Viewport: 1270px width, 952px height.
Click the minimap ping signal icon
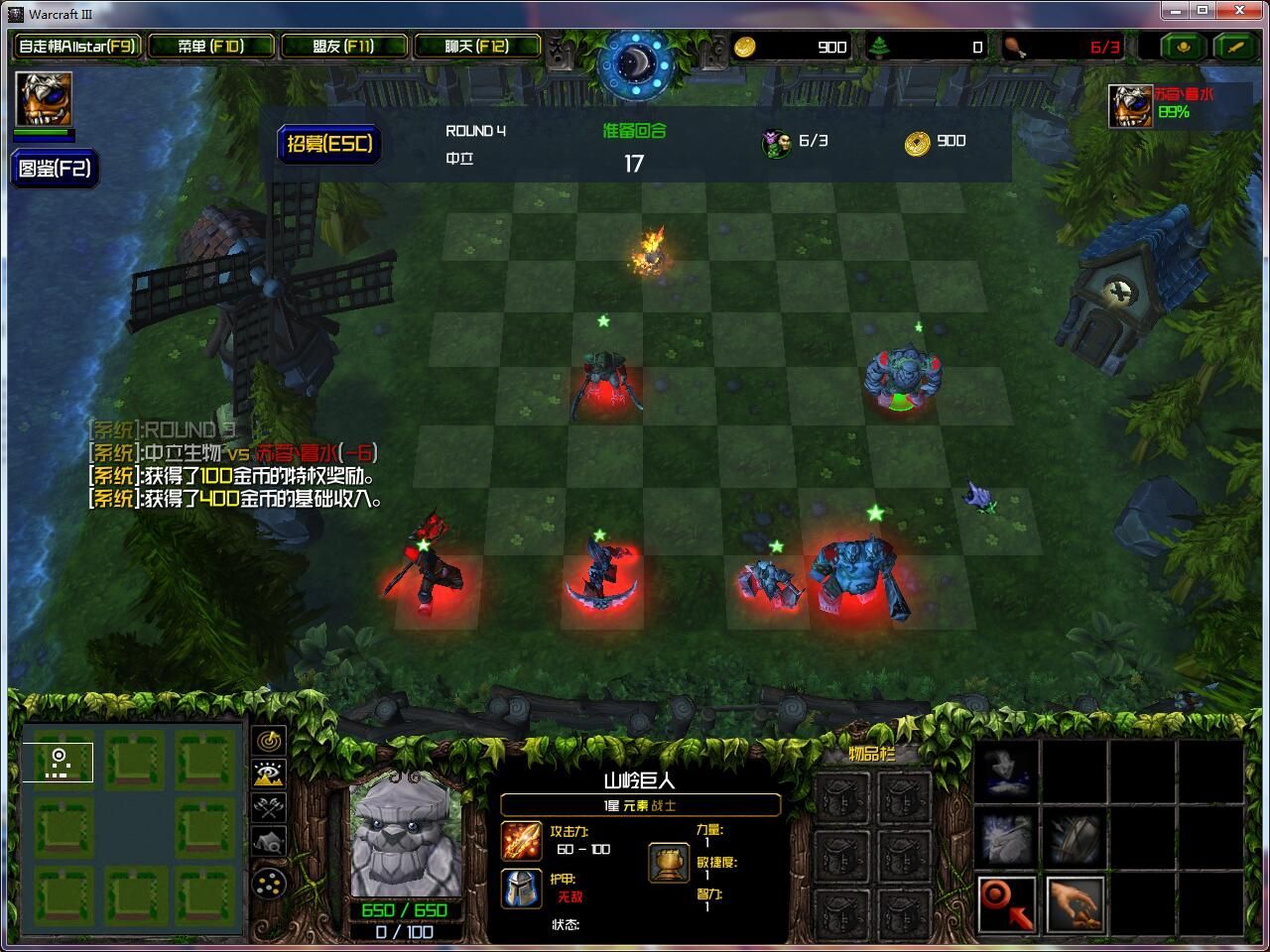pyautogui.click(x=268, y=742)
